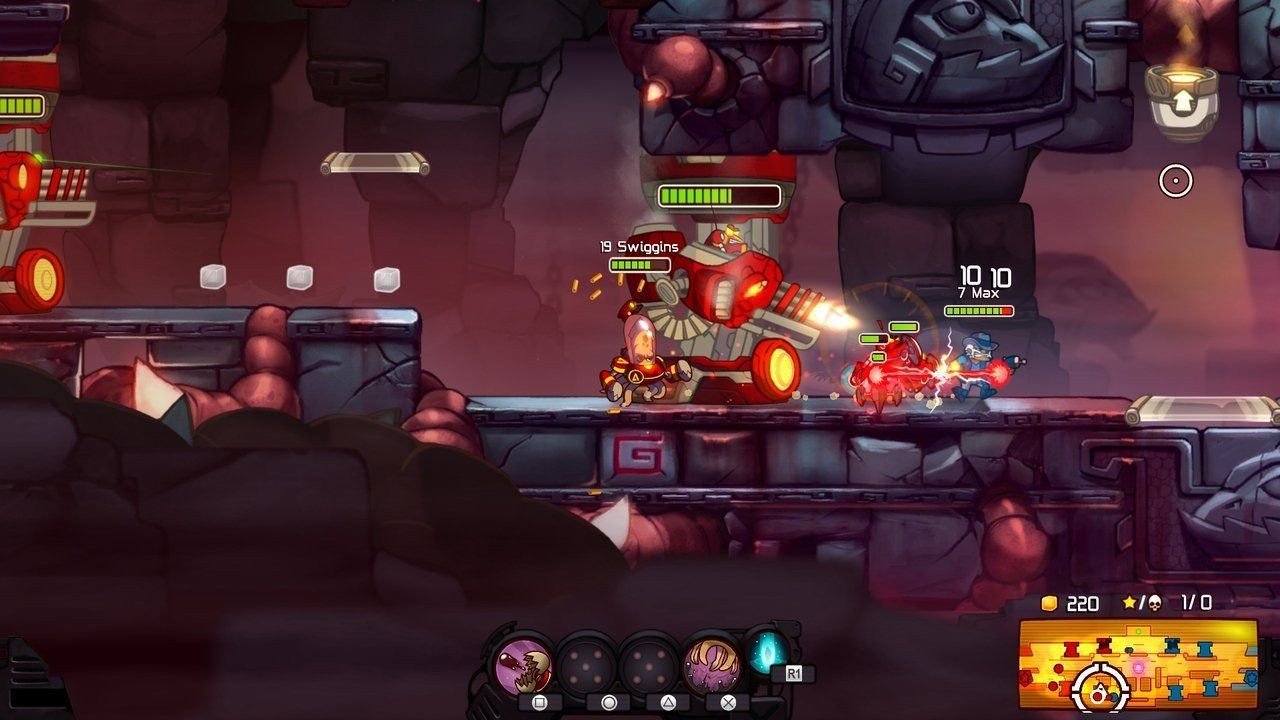
Task: Click the skull icon beside the kill counter
Action: tap(1155, 603)
